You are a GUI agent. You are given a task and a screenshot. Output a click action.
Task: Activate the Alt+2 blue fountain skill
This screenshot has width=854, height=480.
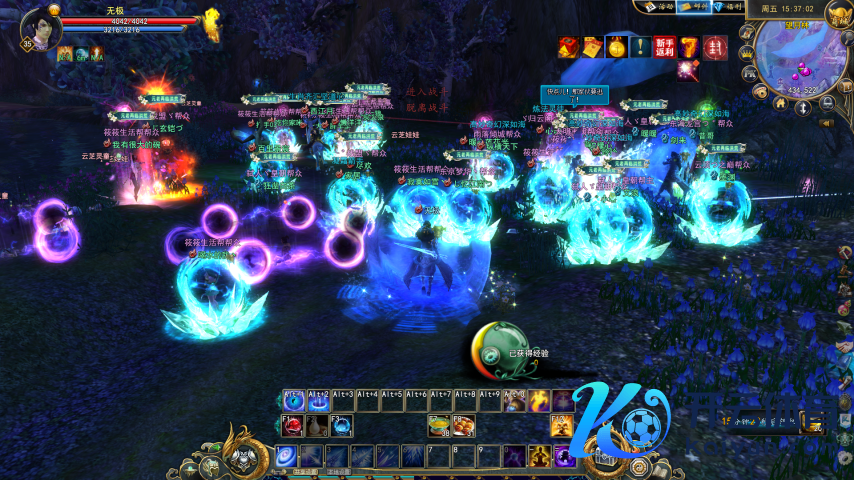(319, 401)
